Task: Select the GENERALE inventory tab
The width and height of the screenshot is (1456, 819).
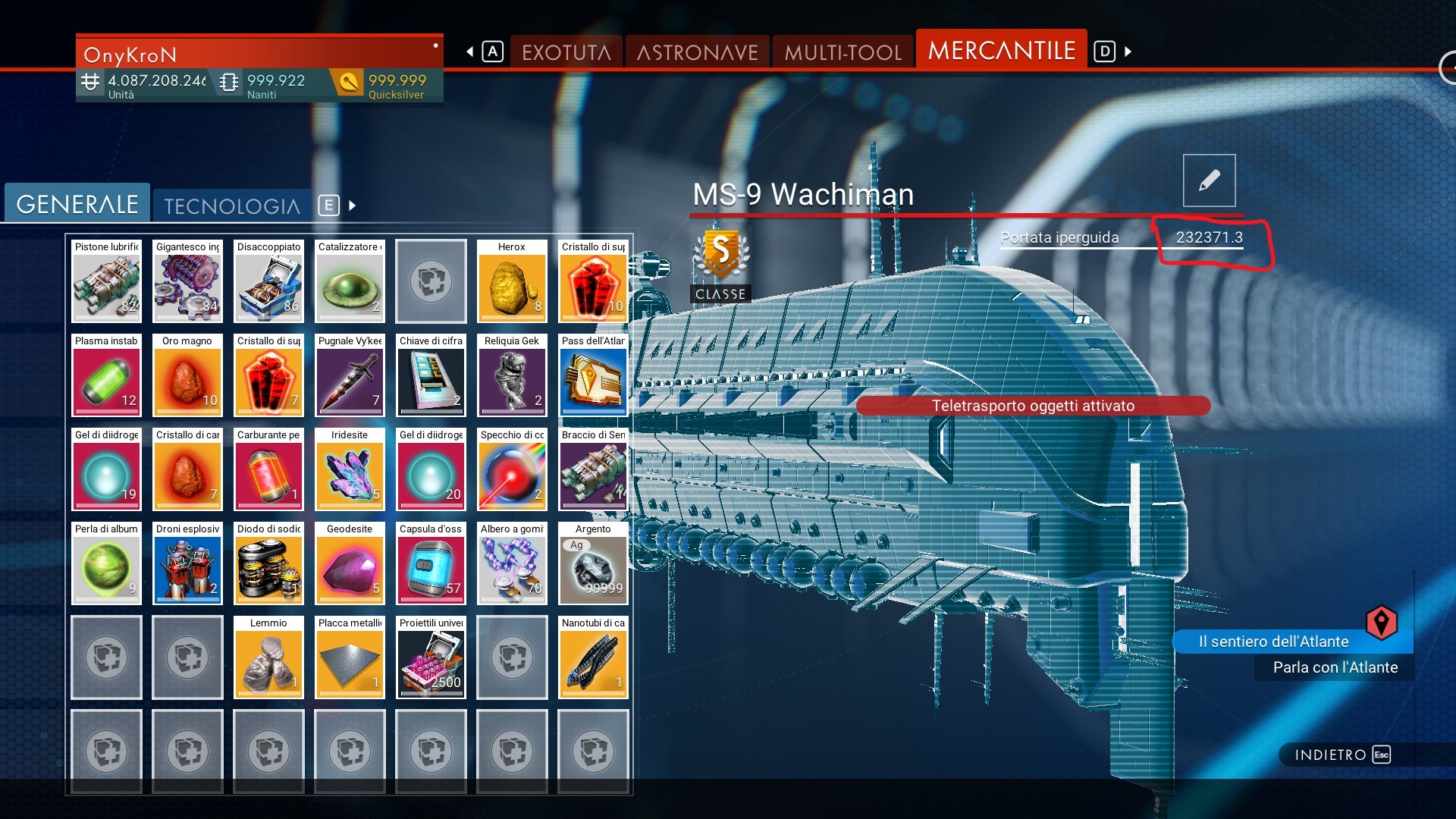Action: [x=77, y=204]
